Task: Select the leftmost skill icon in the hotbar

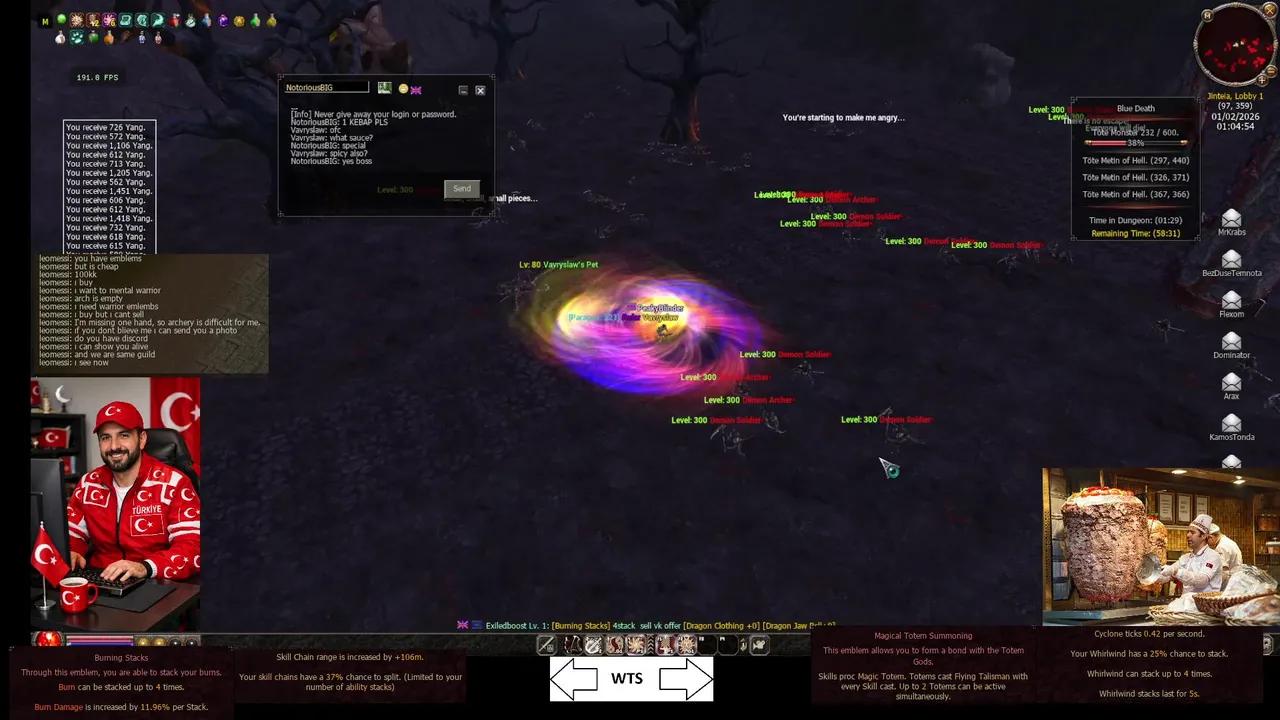Action: coord(547,647)
